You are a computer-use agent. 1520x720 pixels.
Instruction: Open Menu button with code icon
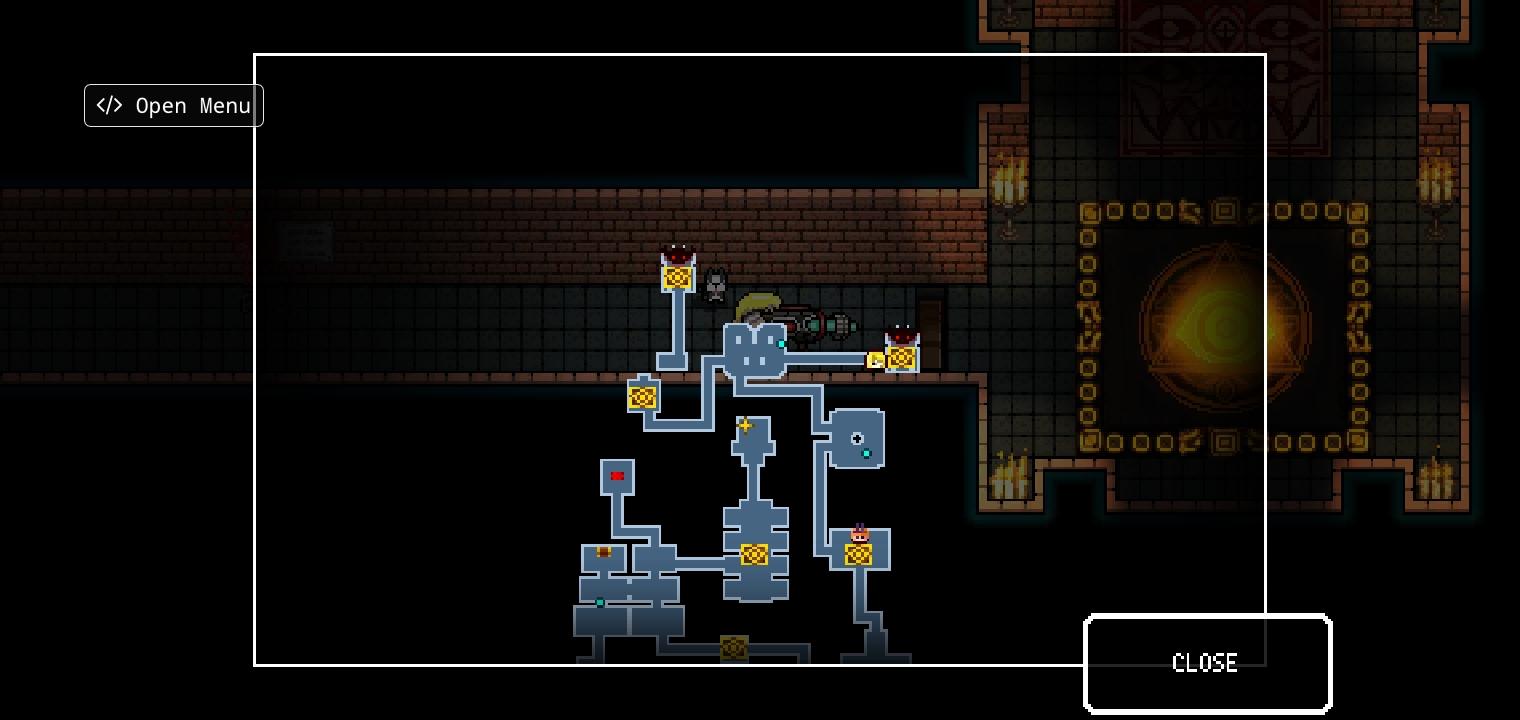[x=174, y=106]
